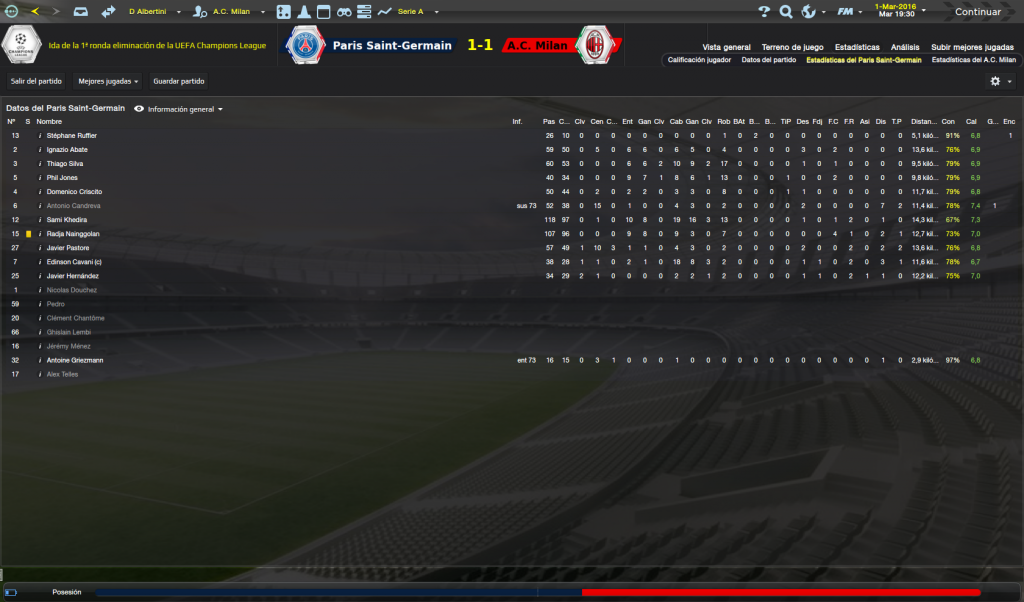The height and width of the screenshot is (602, 1024).
Task: Select the Análisis tab
Action: pos(905,47)
